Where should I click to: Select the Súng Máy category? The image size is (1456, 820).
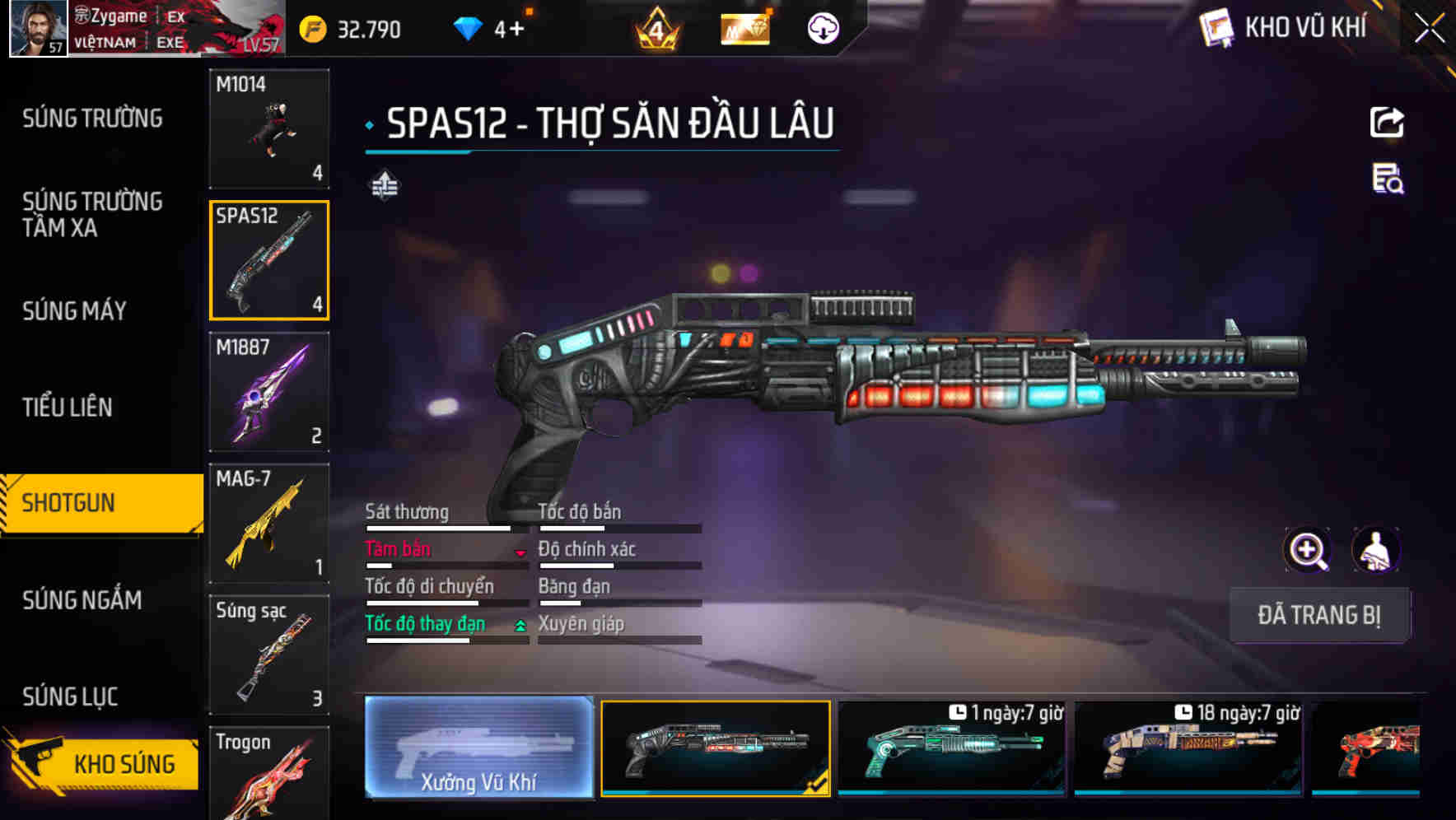pyautogui.click(x=75, y=311)
